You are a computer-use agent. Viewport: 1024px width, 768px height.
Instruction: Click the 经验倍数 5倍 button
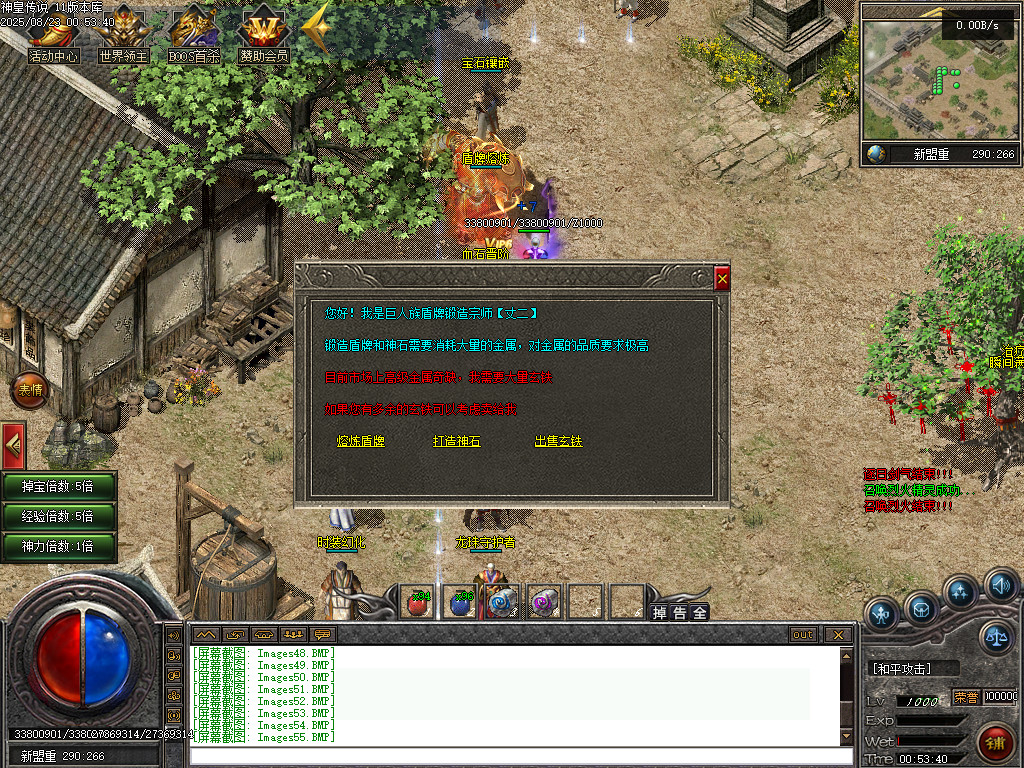58,517
